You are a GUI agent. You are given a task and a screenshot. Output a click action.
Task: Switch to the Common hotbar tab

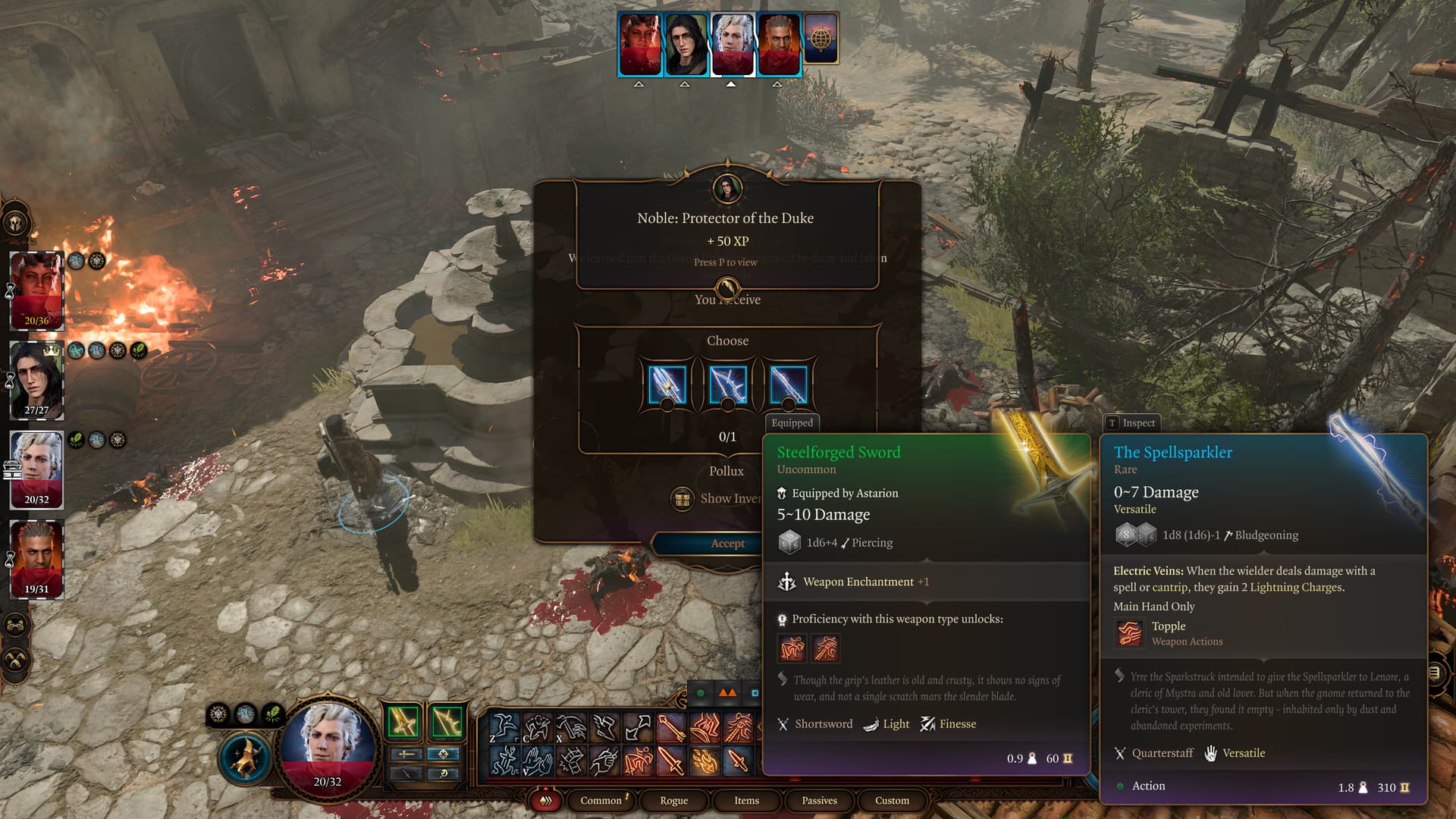(x=601, y=800)
